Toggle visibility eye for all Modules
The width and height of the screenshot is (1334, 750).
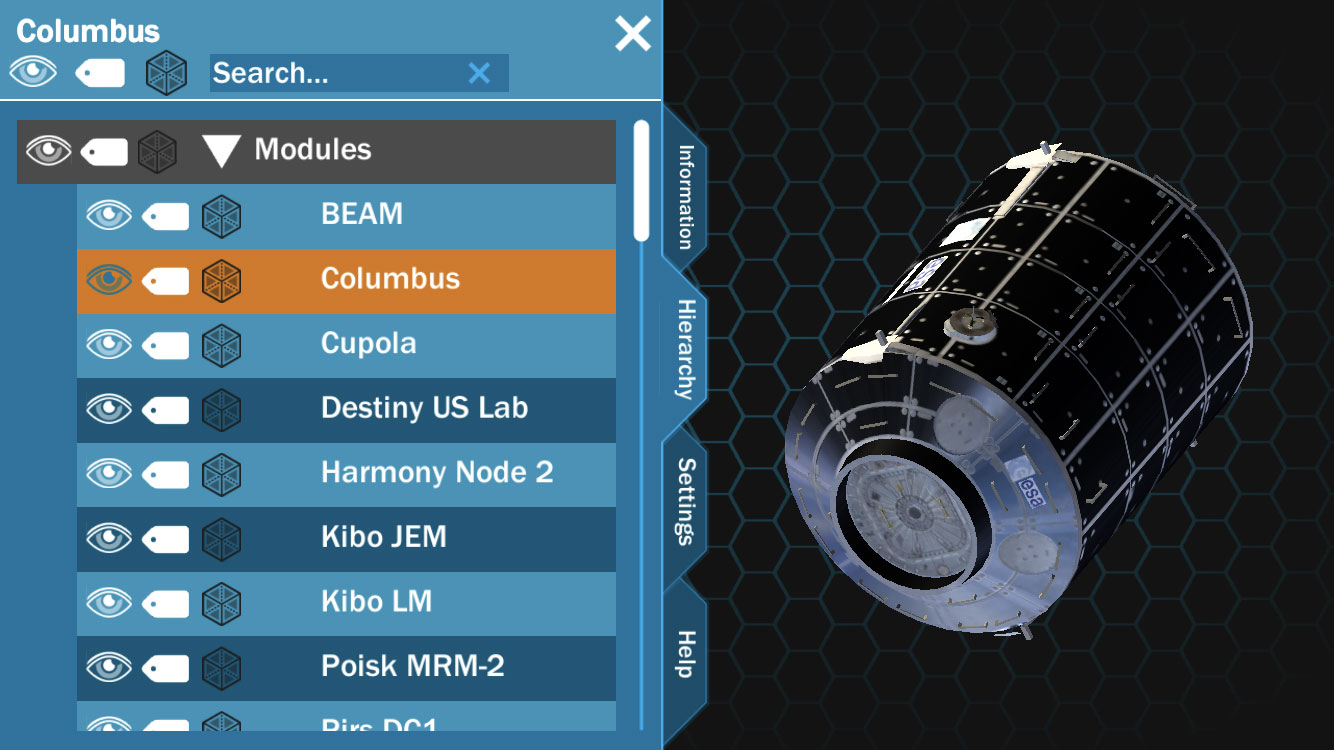(49, 151)
